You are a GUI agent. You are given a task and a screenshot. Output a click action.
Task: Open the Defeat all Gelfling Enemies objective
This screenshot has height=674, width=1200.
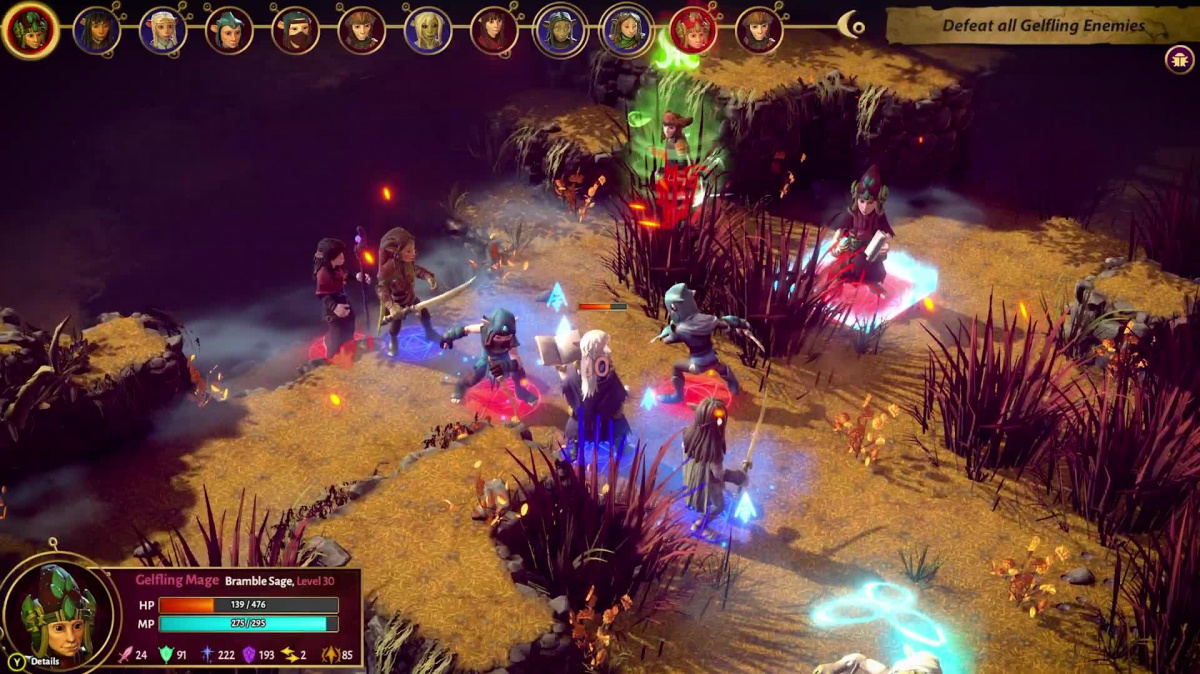(x=1040, y=26)
